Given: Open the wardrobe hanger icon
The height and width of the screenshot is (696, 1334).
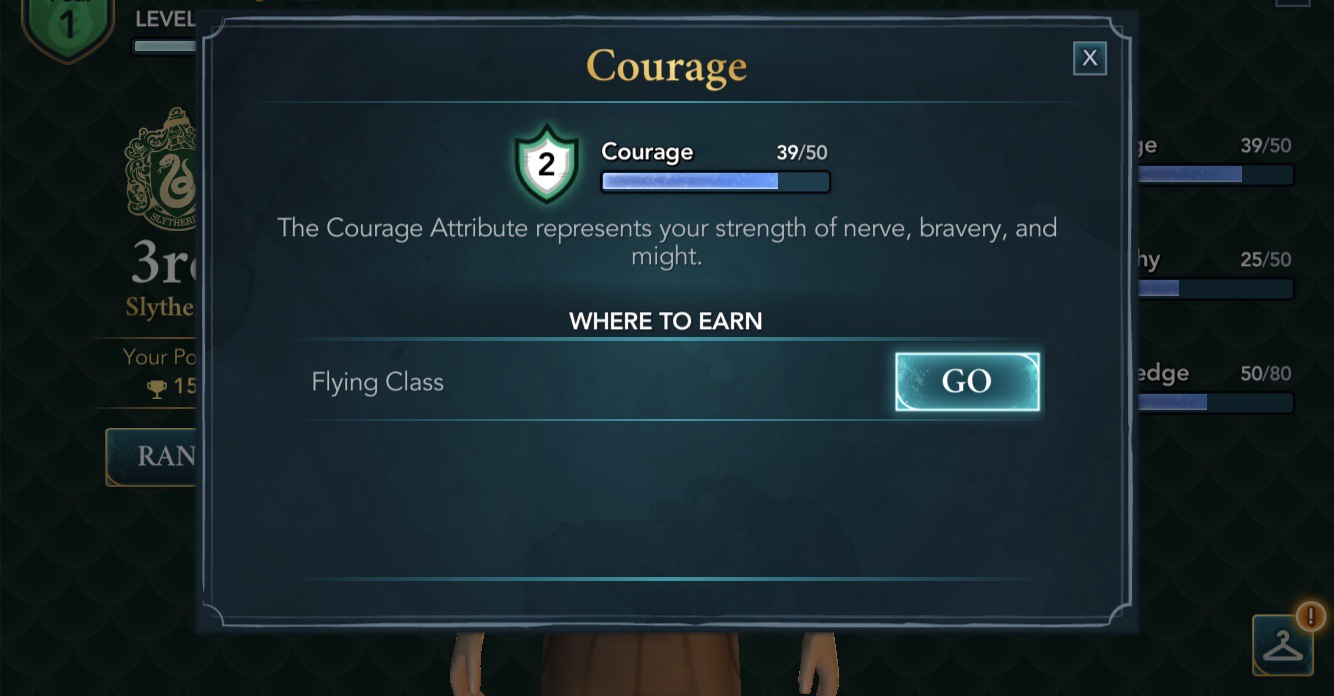Looking at the screenshot, I should (x=1282, y=646).
